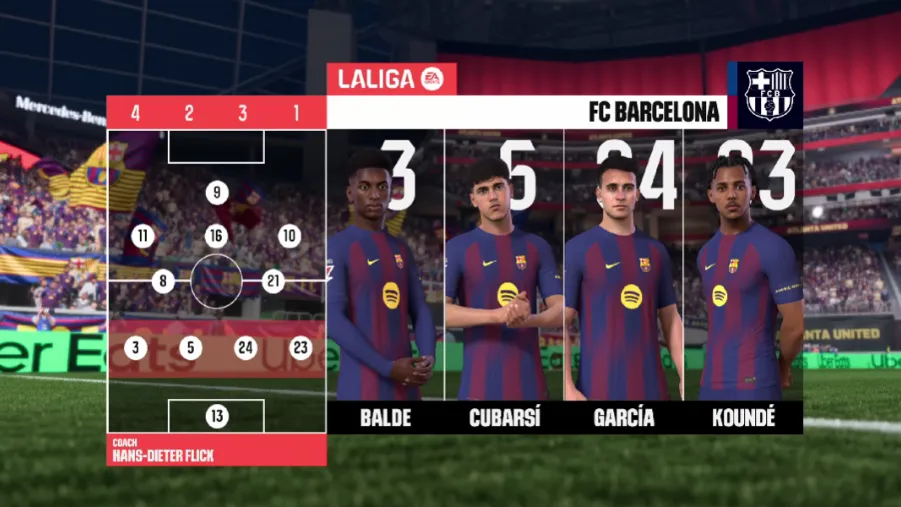Pick the number 21 midfielder marker

(x=273, y=282)
